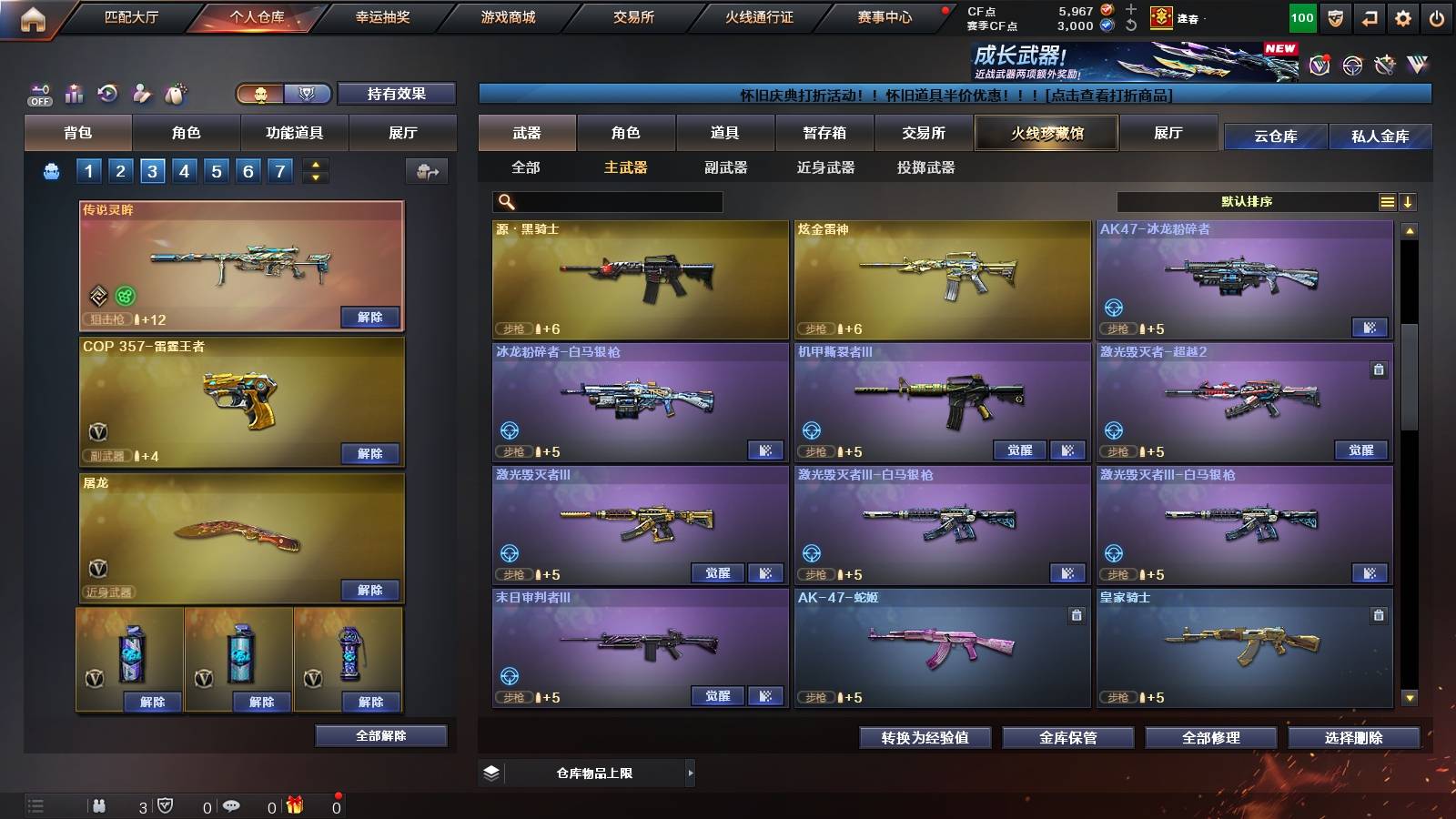1456x819 pixels.
Task: Open the settings gear icon at top right
Action: click(1403, 17)
